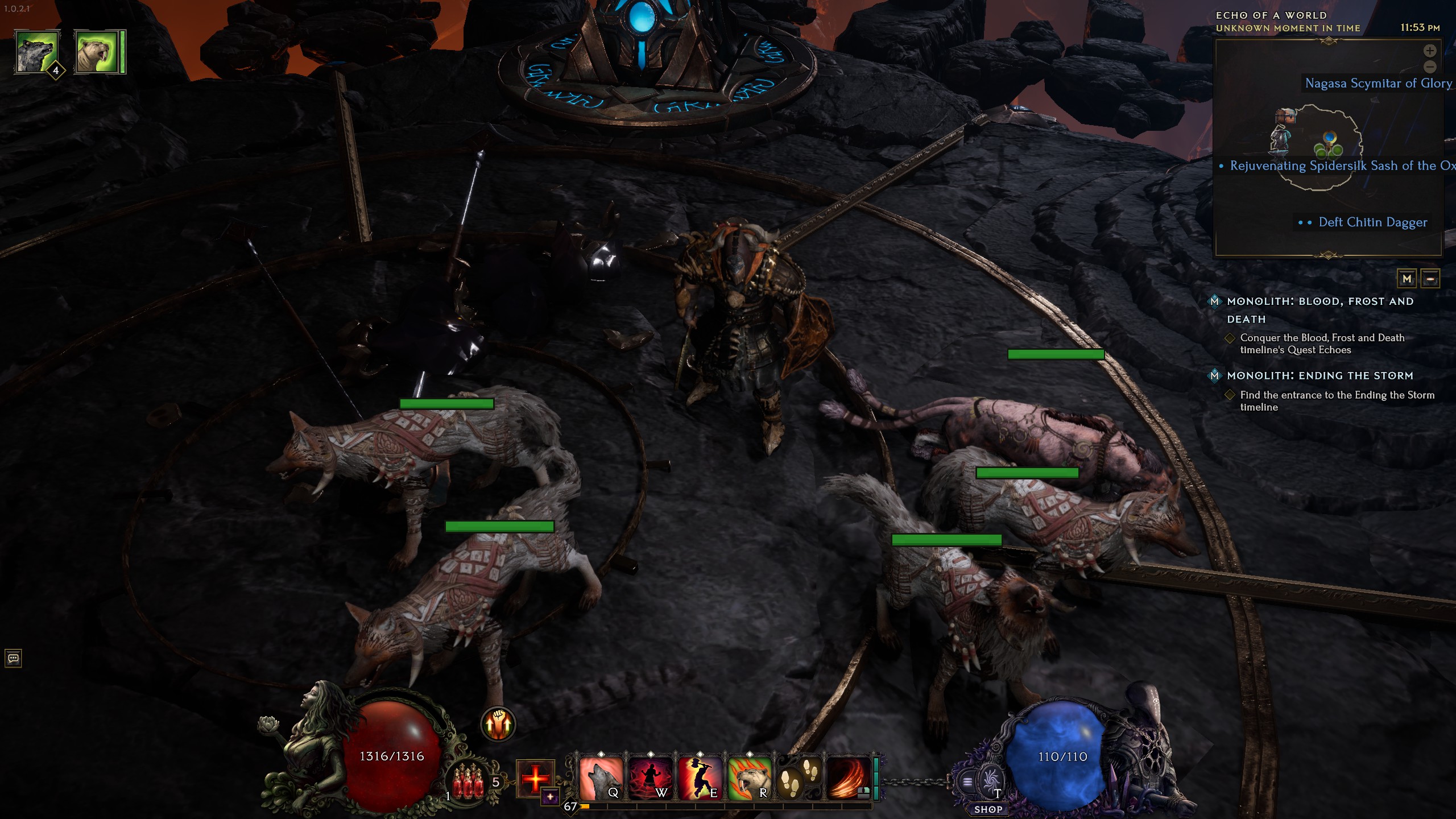Zoom in the minimap with plus button

coord(1430,51)
